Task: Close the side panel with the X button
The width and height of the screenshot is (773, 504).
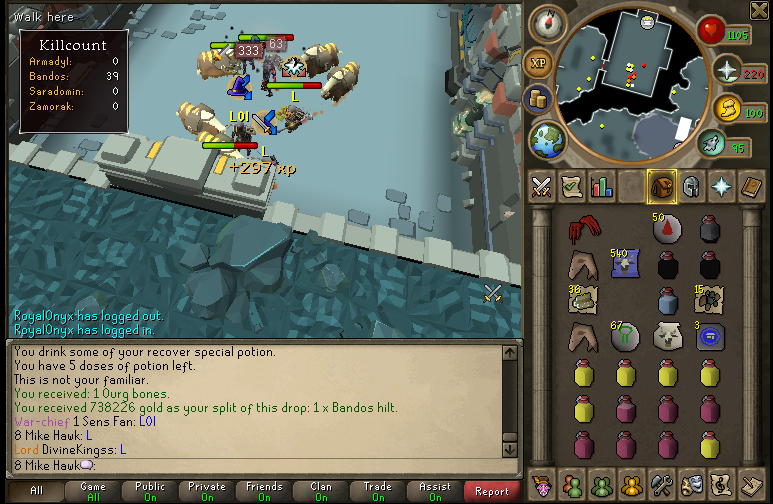Action: [x=757, y=9]
